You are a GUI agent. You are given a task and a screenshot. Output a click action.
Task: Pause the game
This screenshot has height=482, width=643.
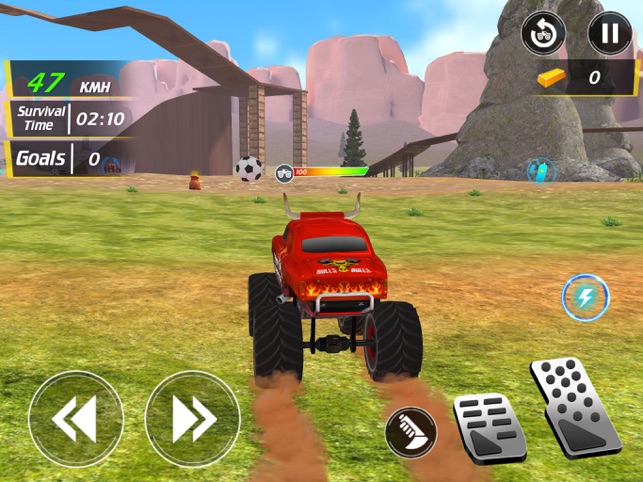tap(609, 34)
